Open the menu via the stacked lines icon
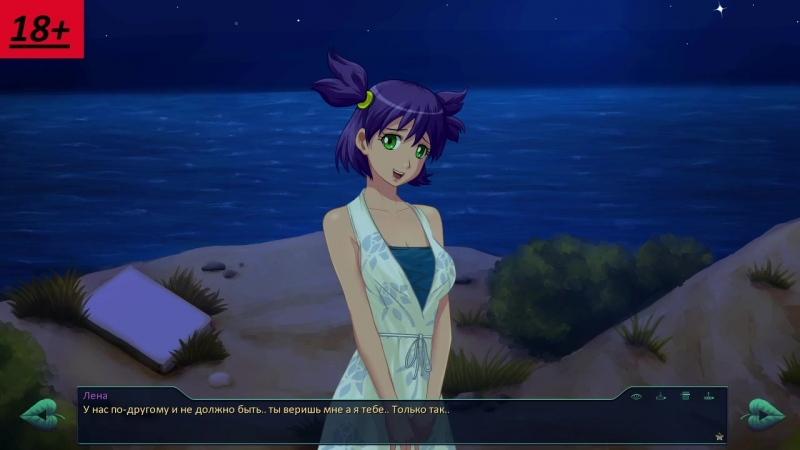The width and height of the screenshot is (800, 450). (x=685, y=396)
